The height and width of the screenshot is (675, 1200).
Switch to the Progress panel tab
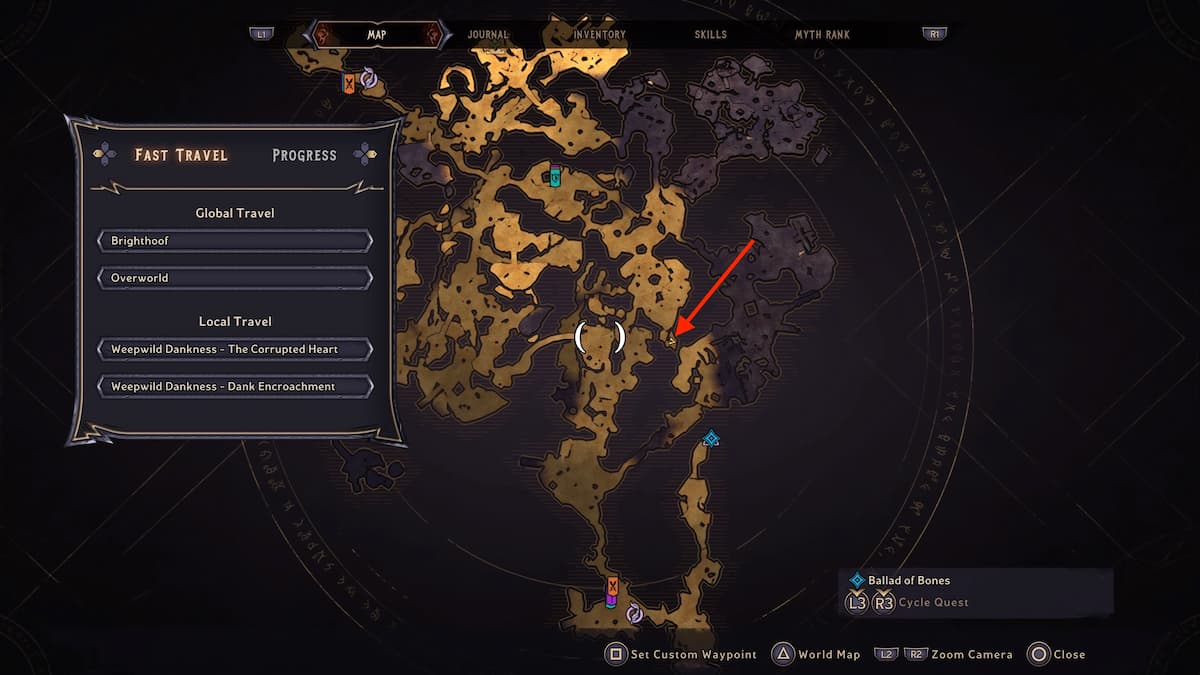304,155
